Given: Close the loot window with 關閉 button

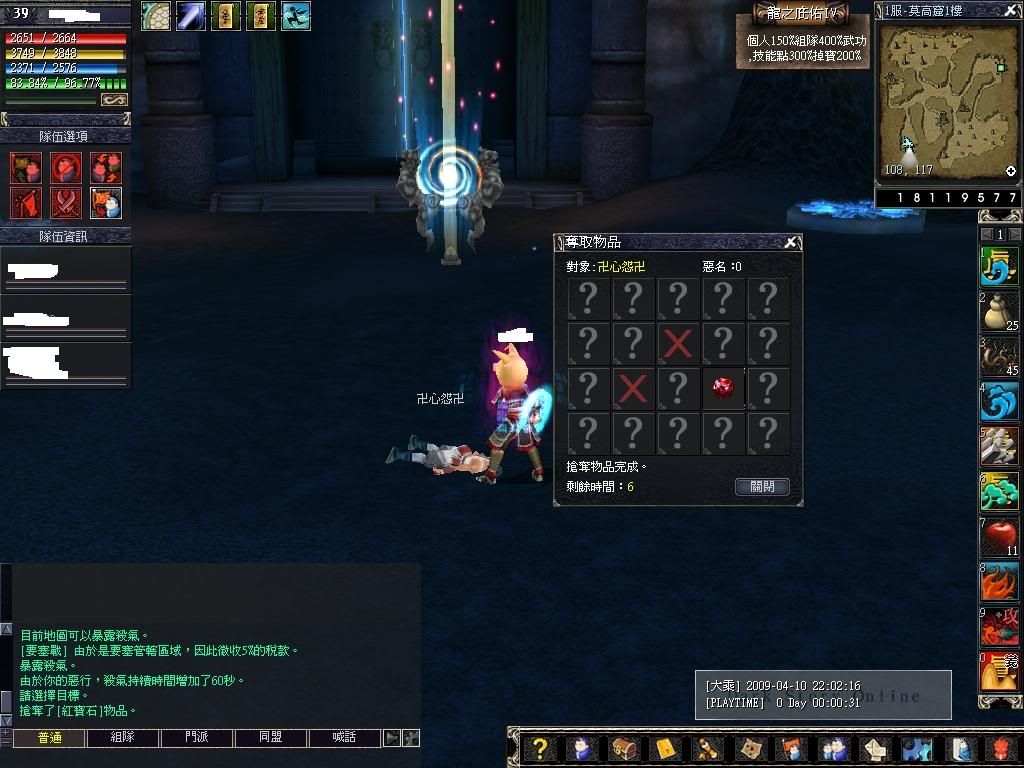Looking at the screenshot, I should tap(762, 487).
